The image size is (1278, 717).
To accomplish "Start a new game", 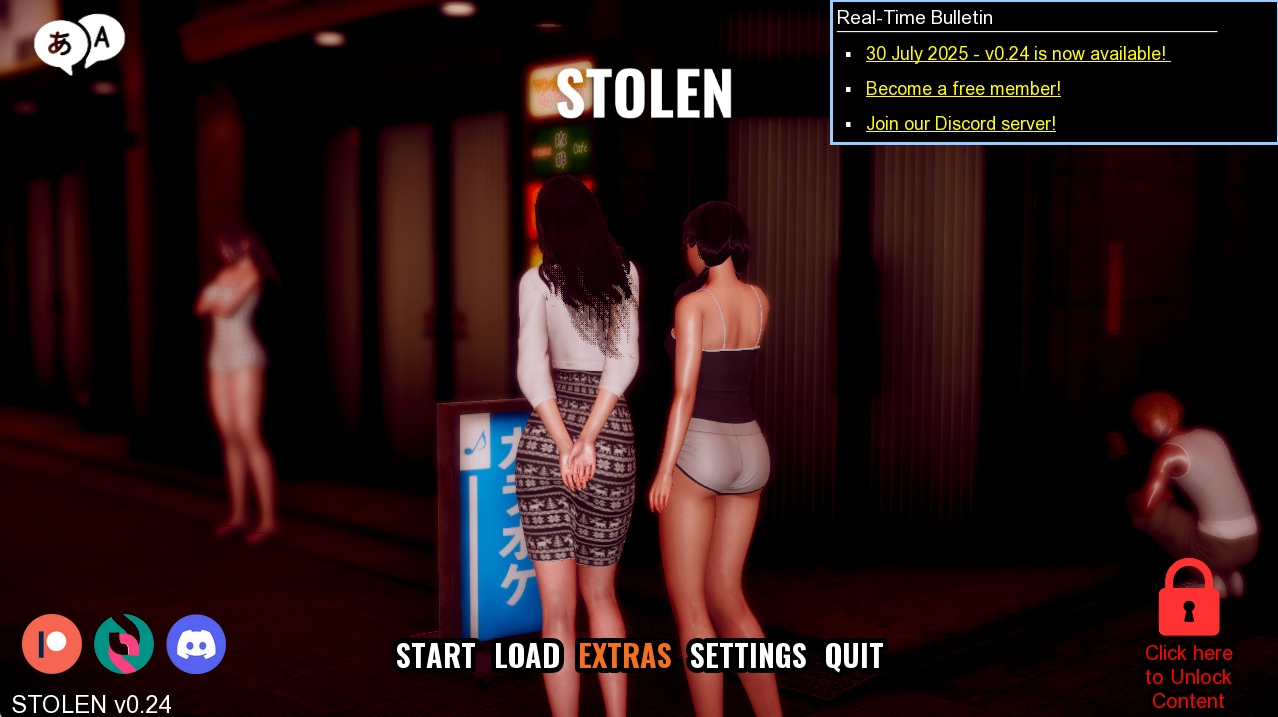I will [435, 656].
